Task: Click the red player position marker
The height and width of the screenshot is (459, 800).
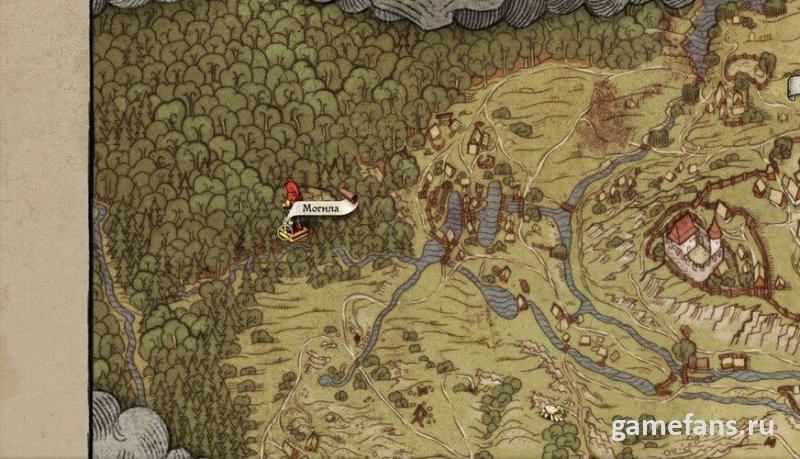Action: point(294,190)
